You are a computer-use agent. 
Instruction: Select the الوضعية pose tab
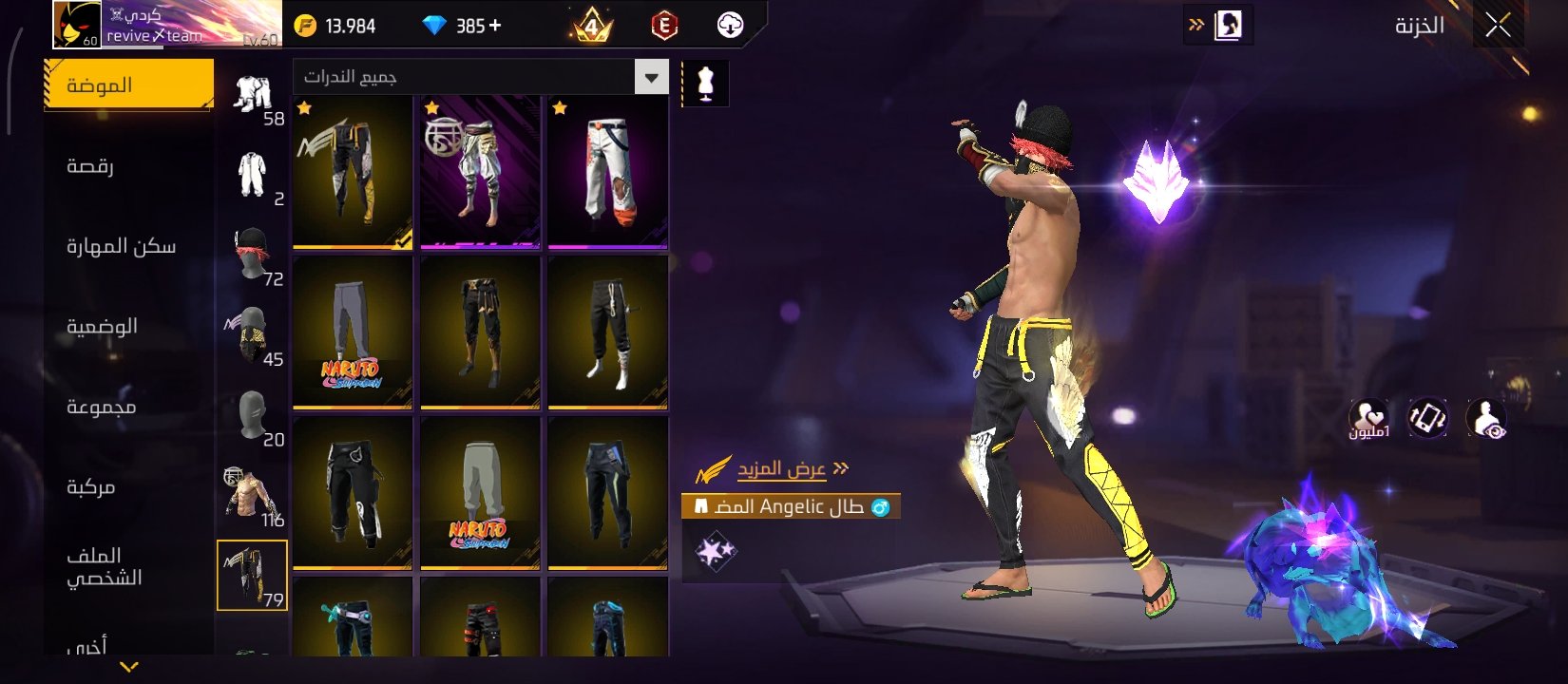tap(102, 326)
